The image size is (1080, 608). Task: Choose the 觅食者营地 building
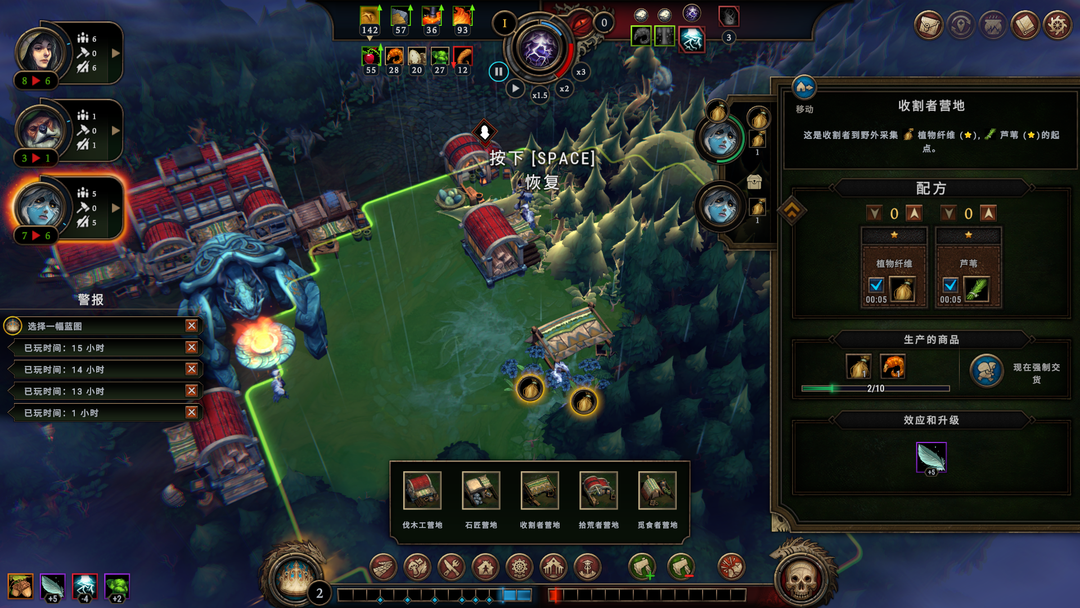[657, 491]
